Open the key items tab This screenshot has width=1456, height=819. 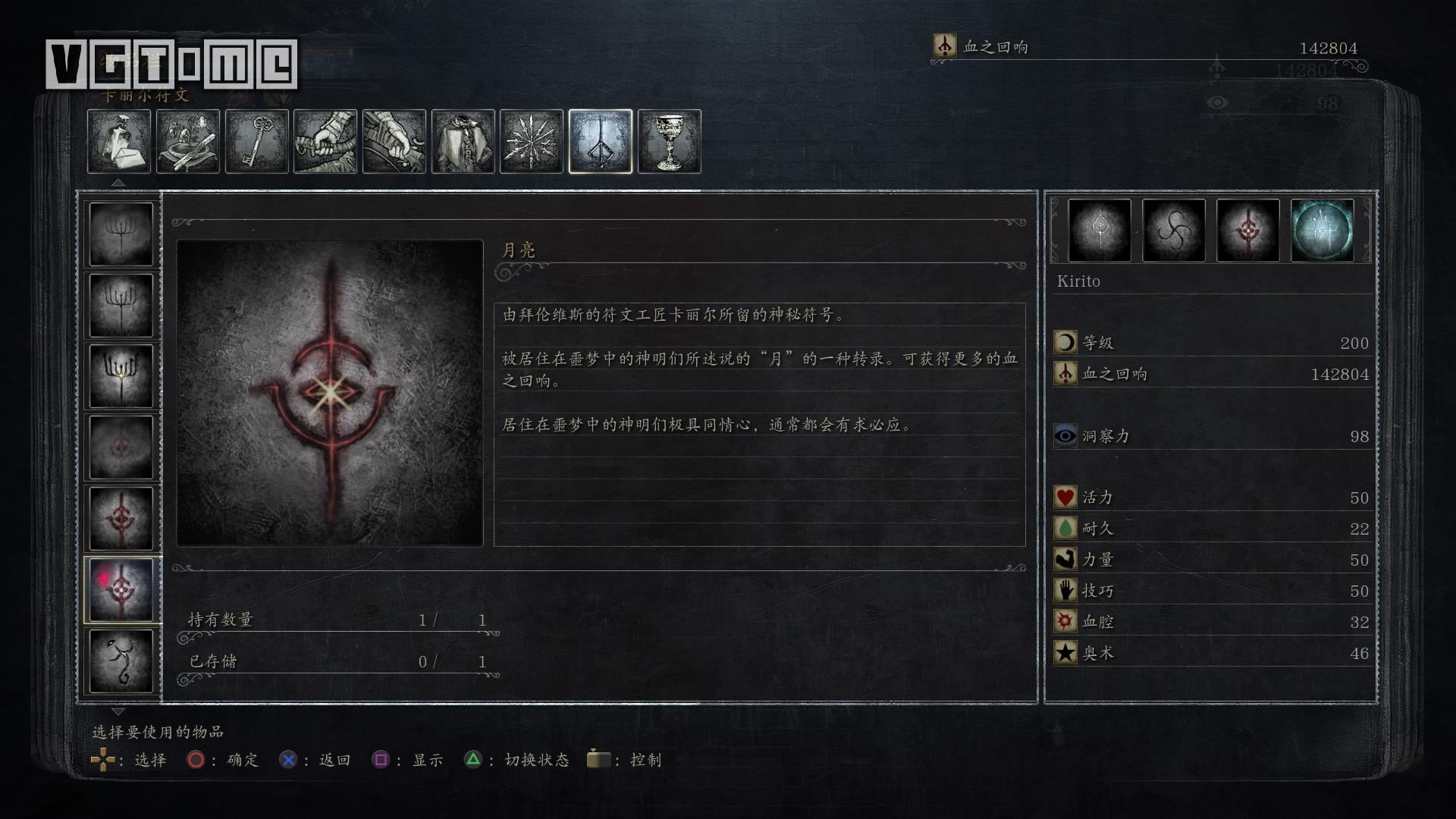(x=257, y=142)
